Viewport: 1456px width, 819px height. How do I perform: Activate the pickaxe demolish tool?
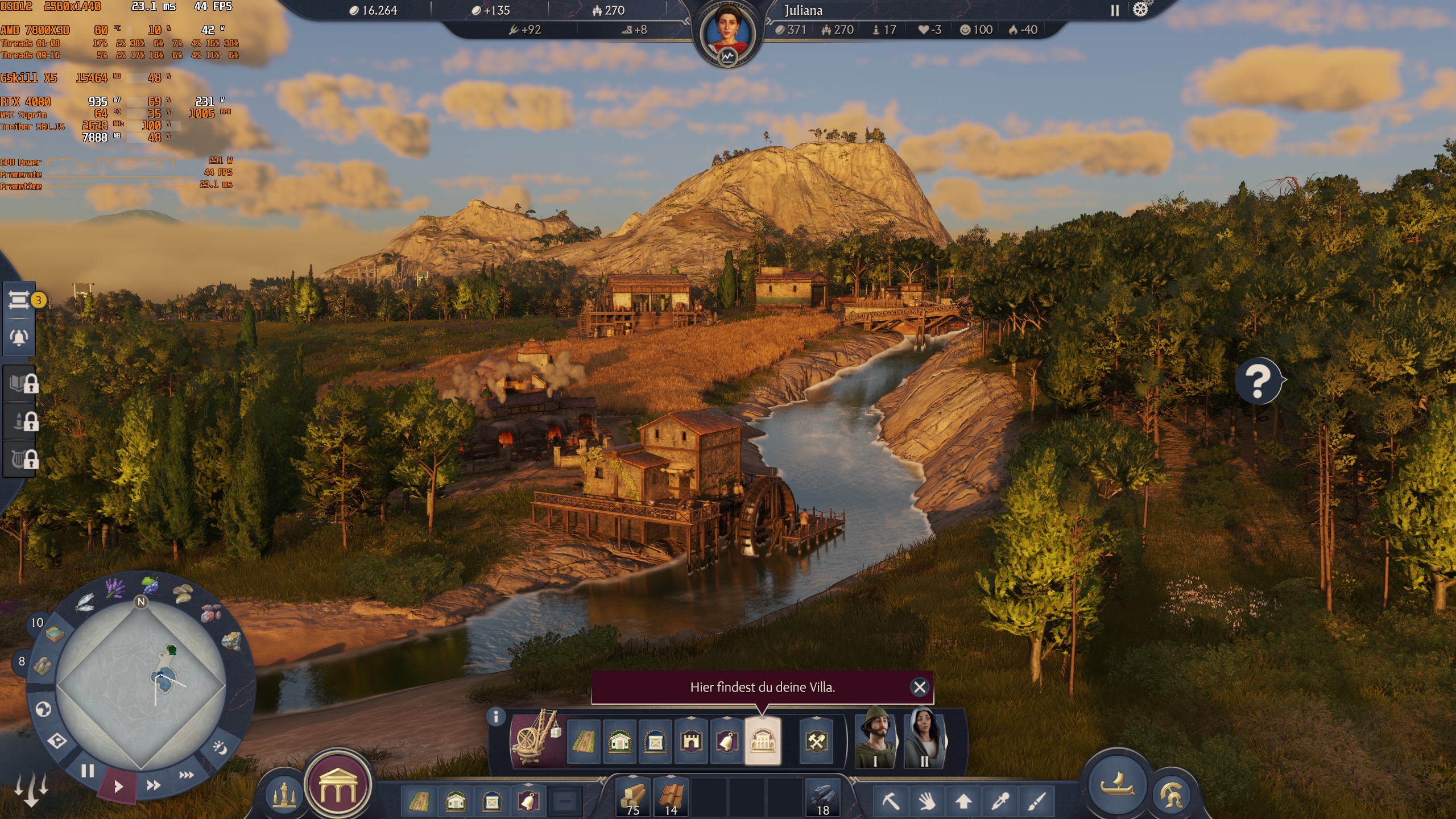[x=890, y=801]
